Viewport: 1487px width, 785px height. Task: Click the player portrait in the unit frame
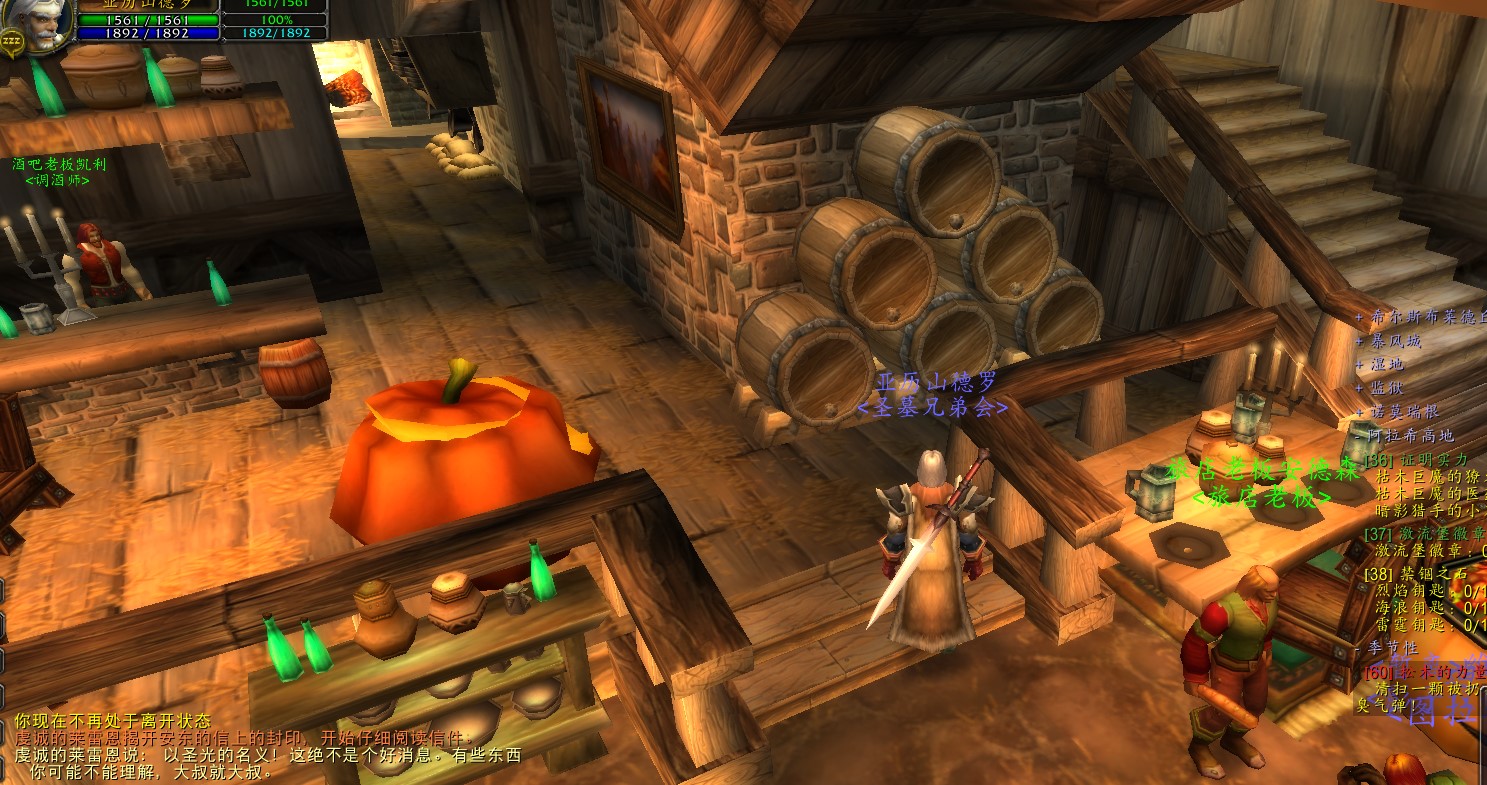[38, 22]
